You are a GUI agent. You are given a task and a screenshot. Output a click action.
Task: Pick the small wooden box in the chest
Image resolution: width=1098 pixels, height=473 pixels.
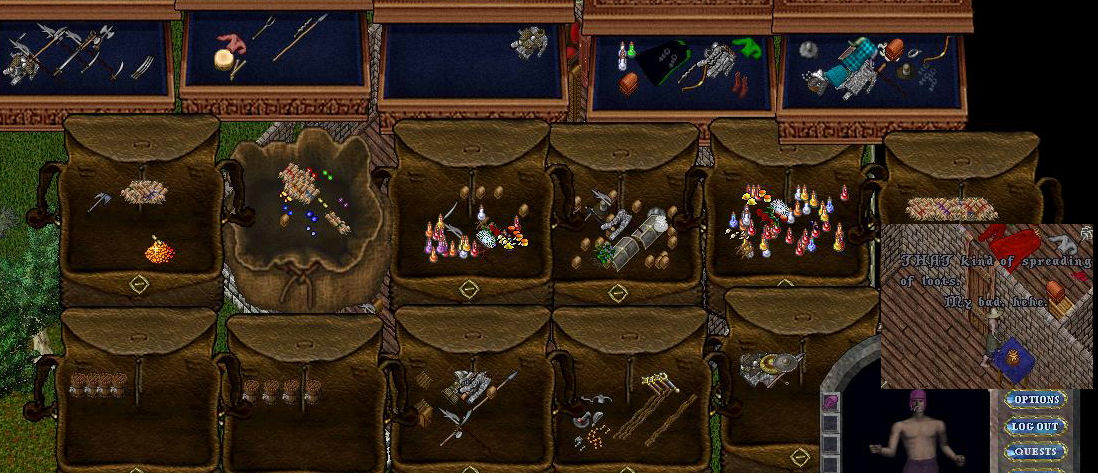tap(629, 84)
